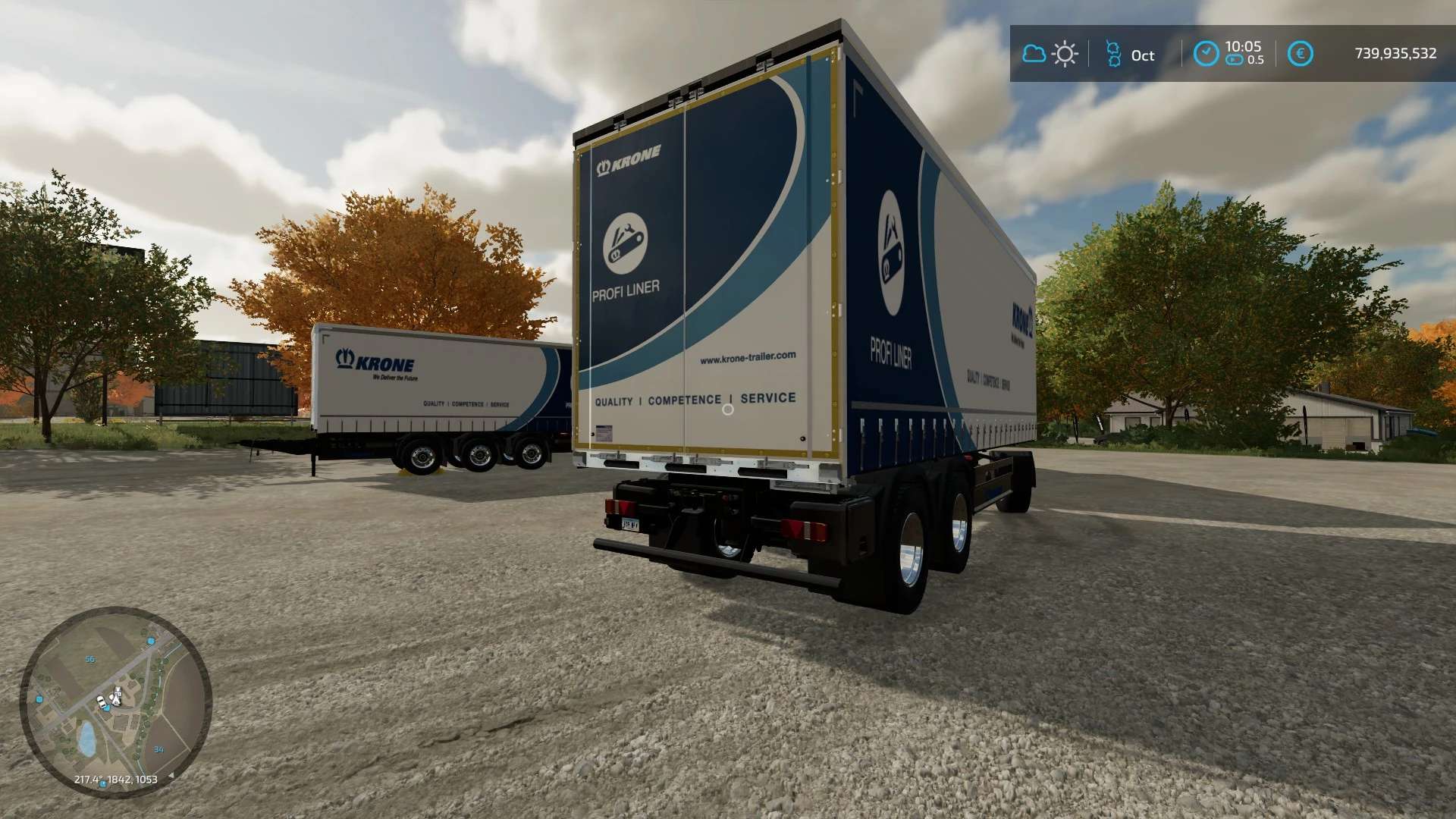Click the October season calendar icon
1456x819 pixels.
[x=1113, y=55]
